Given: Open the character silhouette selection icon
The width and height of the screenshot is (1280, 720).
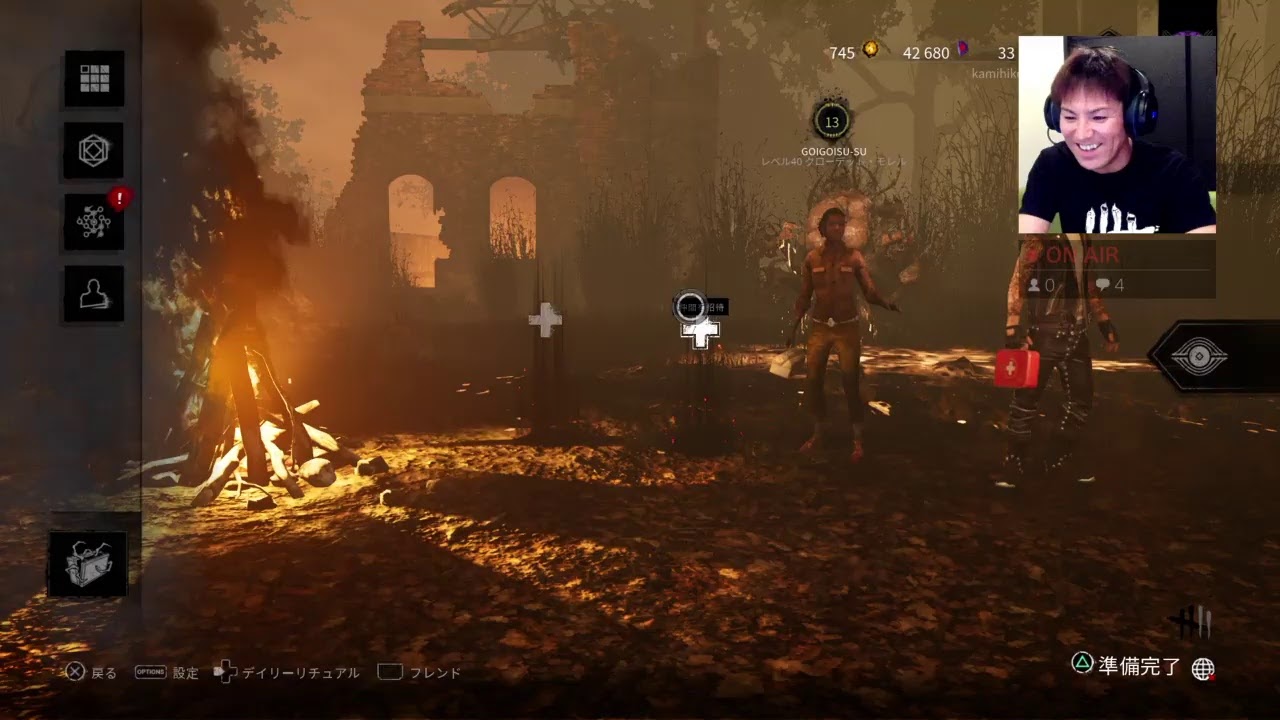Looking at the screenshot, I should click(x=94, y=294).
